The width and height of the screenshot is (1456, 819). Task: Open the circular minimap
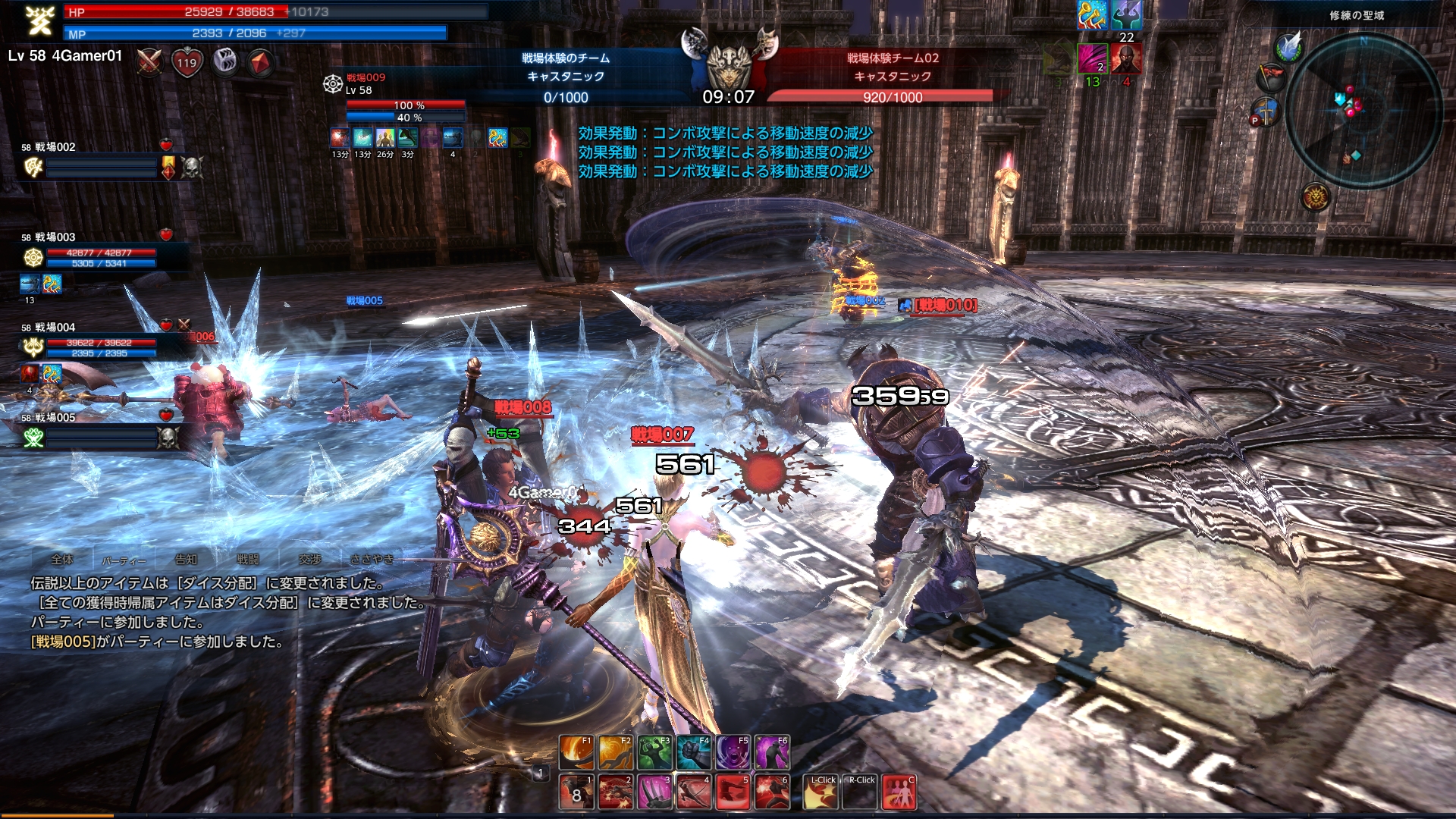(x=1363, y=111)
